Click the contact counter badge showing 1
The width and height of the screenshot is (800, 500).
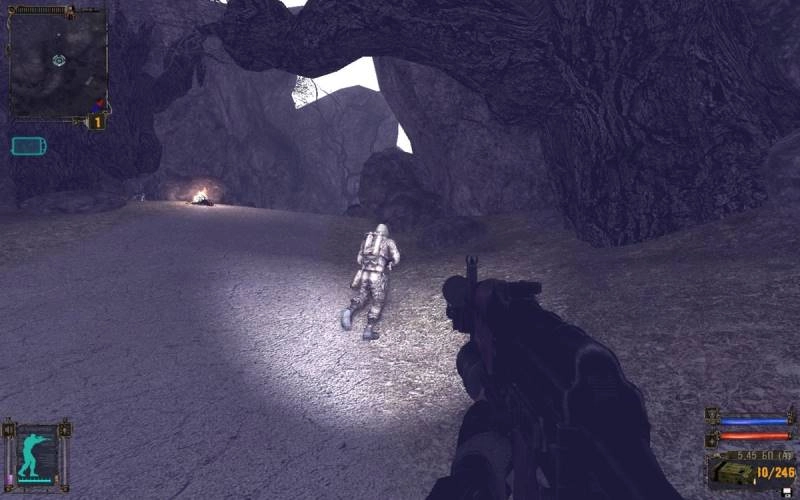(x=97, y=122)
